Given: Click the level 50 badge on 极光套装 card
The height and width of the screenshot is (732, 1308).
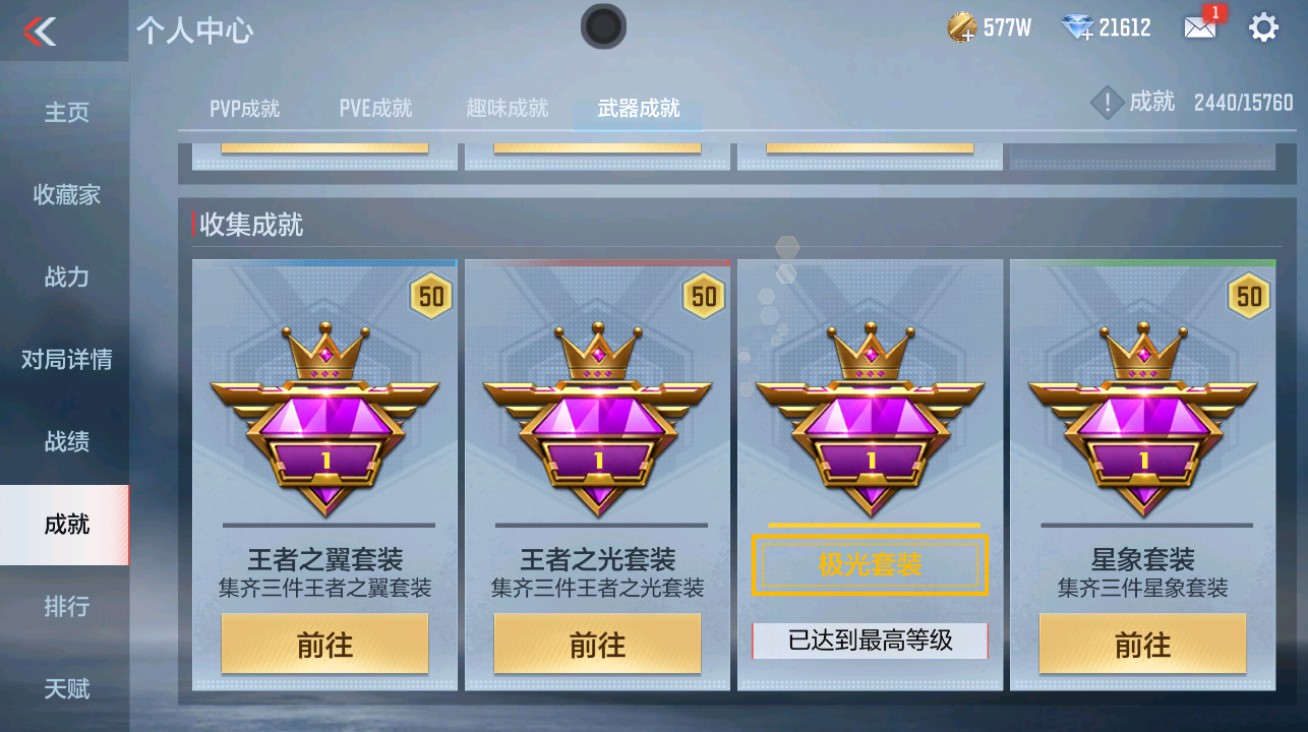Looking at the screenshot, I should 975,295.
